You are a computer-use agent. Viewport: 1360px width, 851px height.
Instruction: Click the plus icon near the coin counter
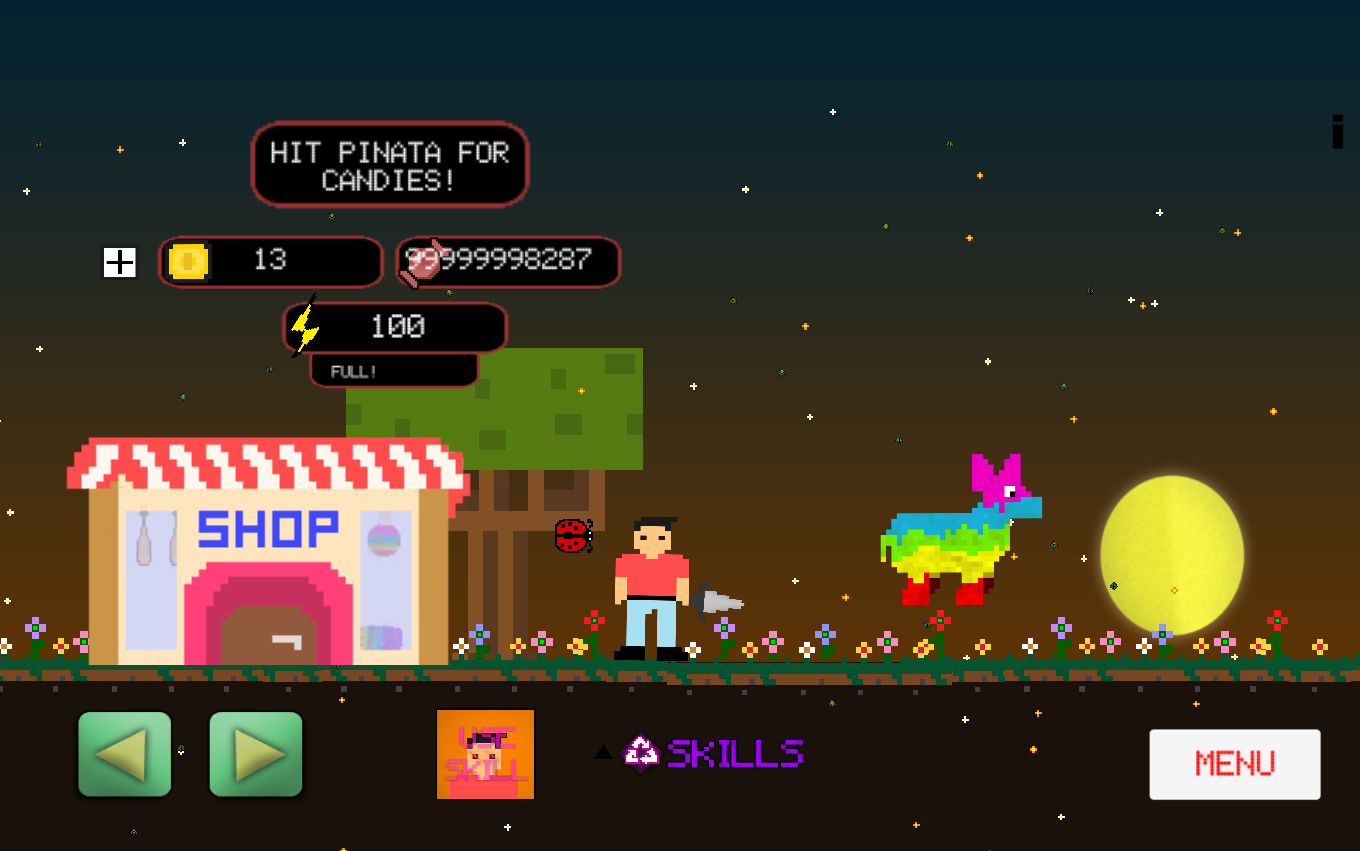point(119,263)
